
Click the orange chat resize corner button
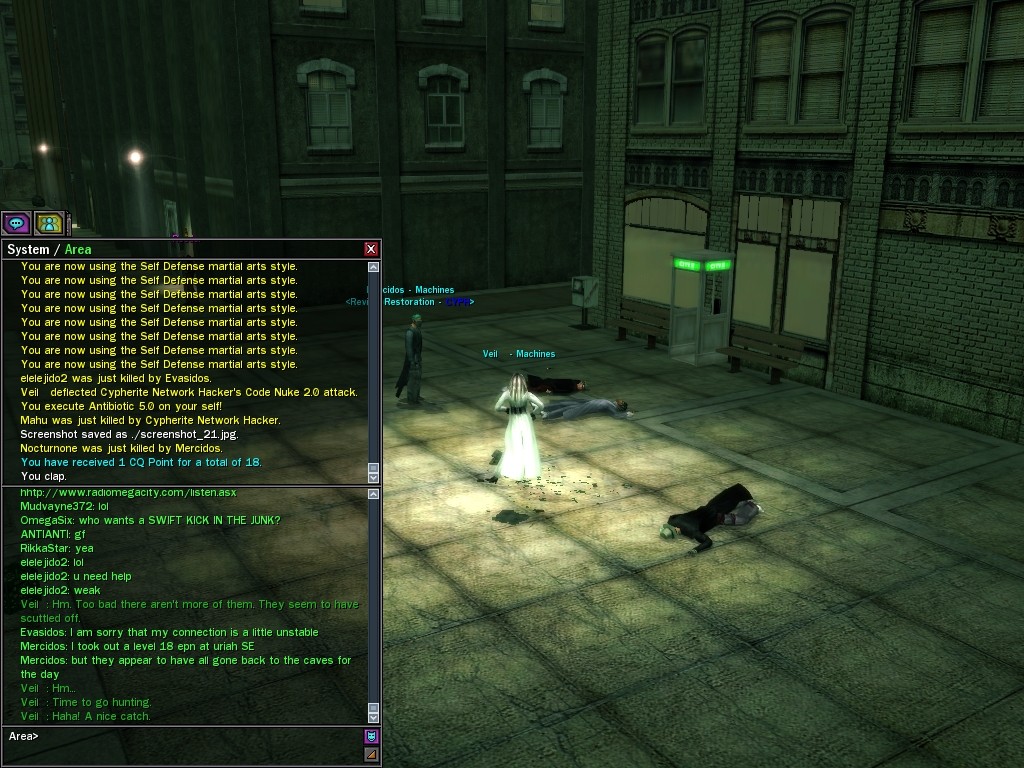[x=372, y=754]
